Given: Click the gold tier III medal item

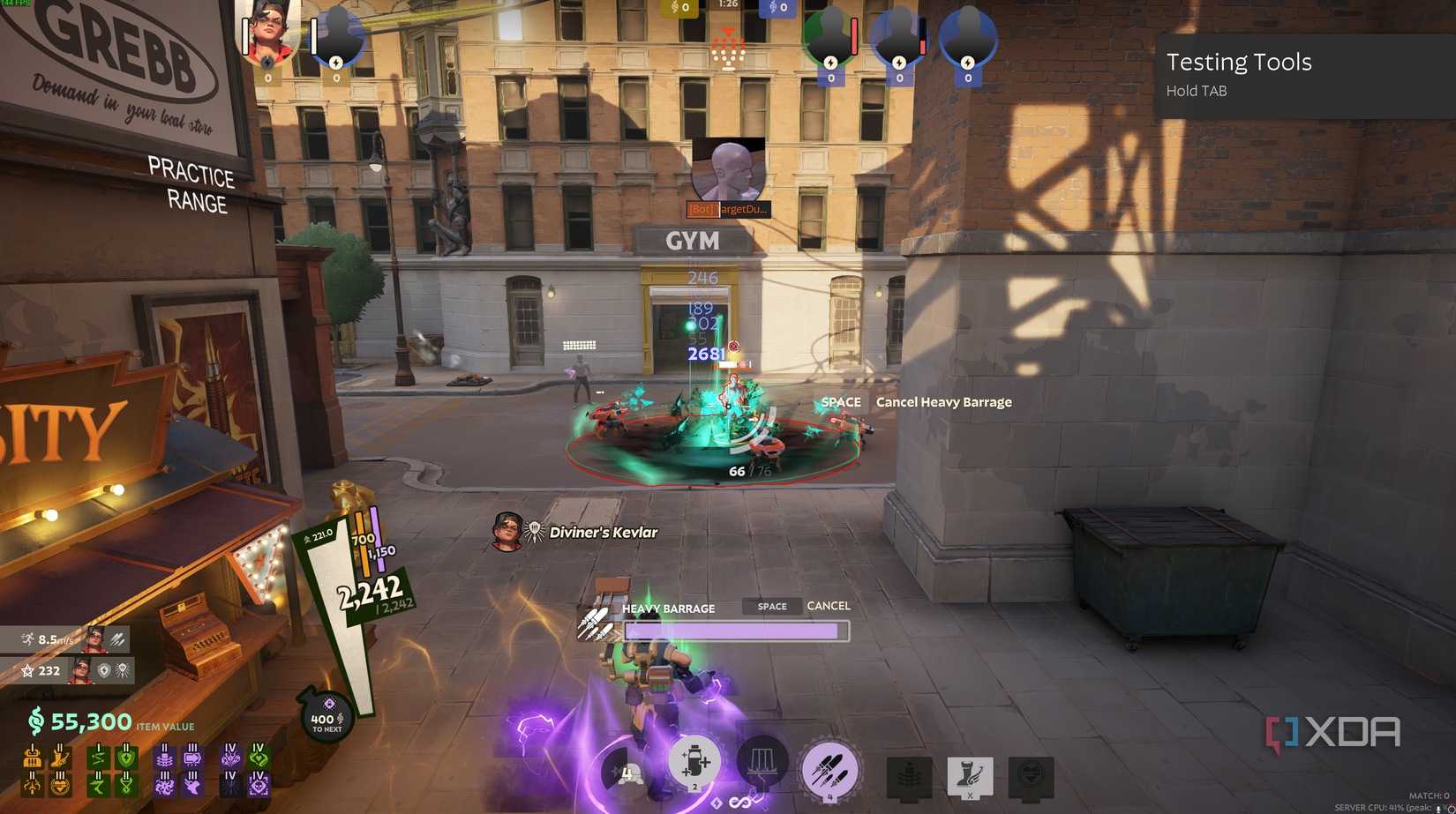Looking at the screenshot, I should tap(60, 785).
